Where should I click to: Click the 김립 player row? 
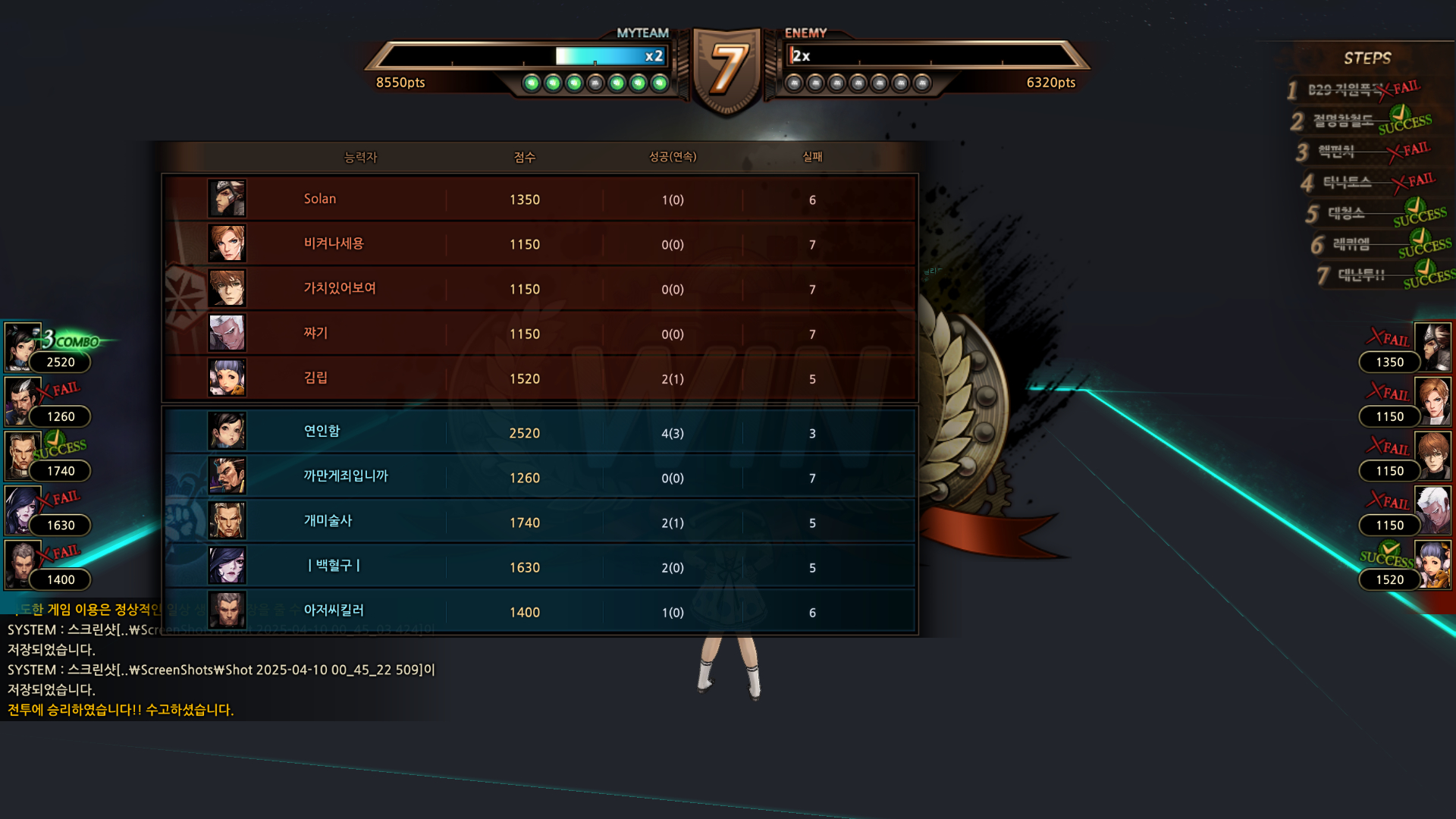pyautogui.click(x=538, y=378)
